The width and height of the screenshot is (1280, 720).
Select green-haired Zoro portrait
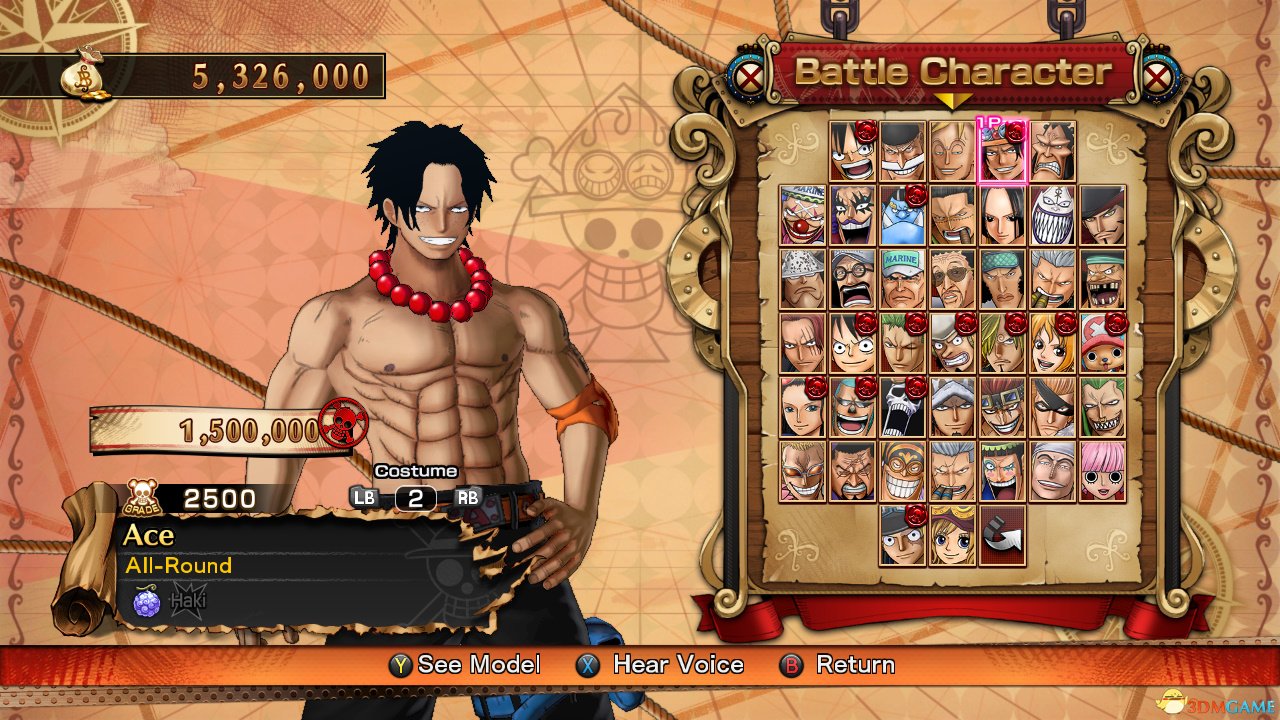[903, 342]
